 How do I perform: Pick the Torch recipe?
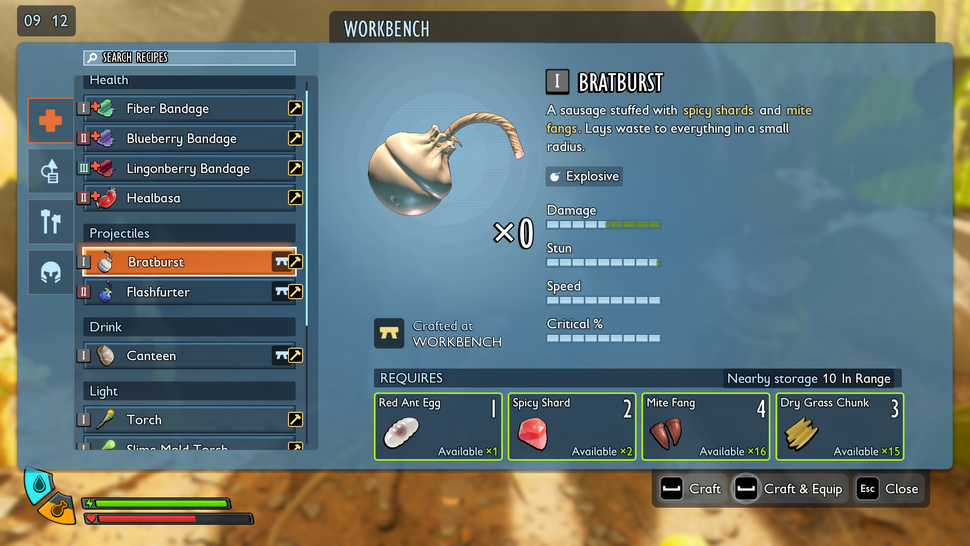pos(180,420)
